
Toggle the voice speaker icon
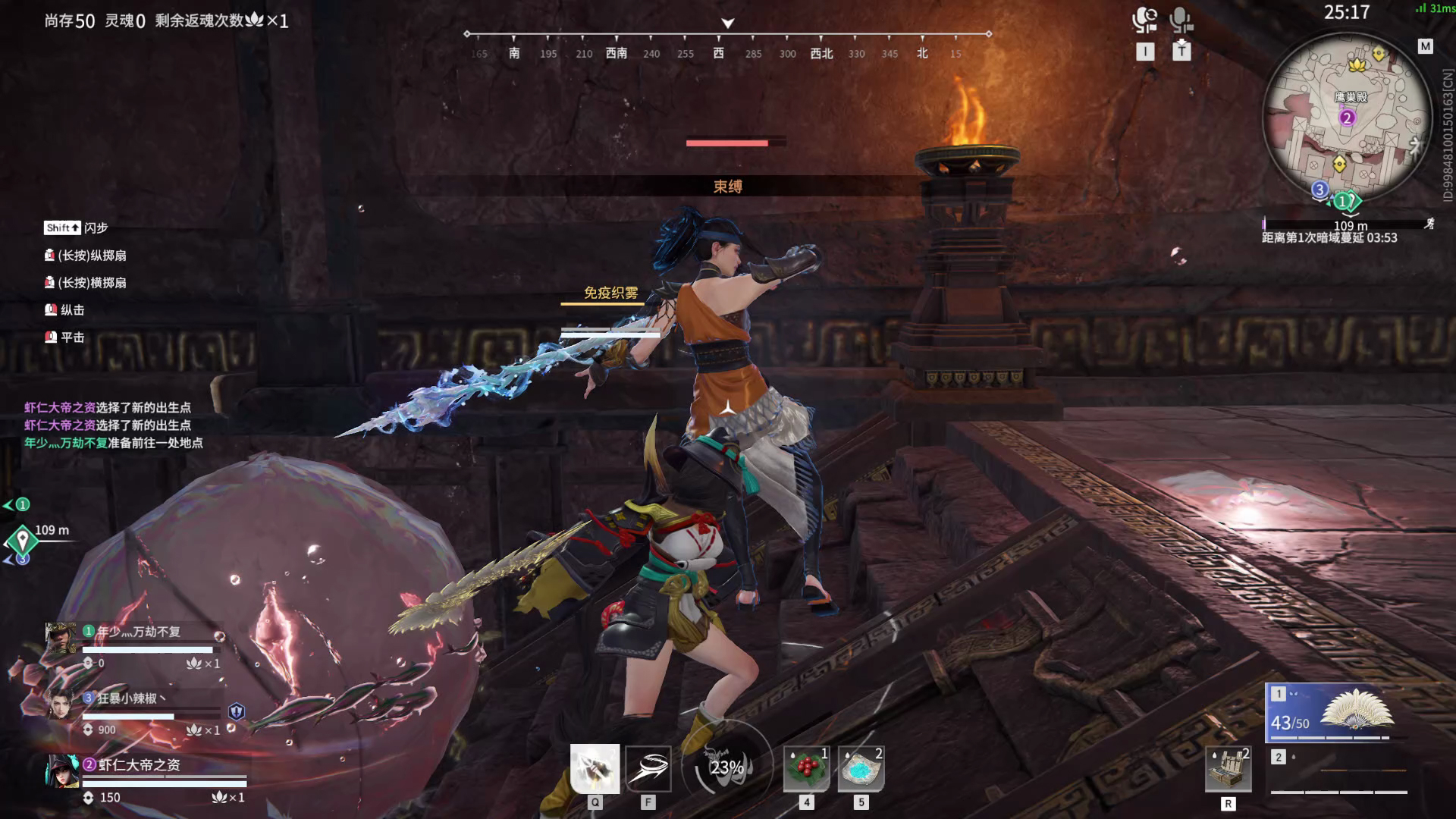coord(1144,20)
